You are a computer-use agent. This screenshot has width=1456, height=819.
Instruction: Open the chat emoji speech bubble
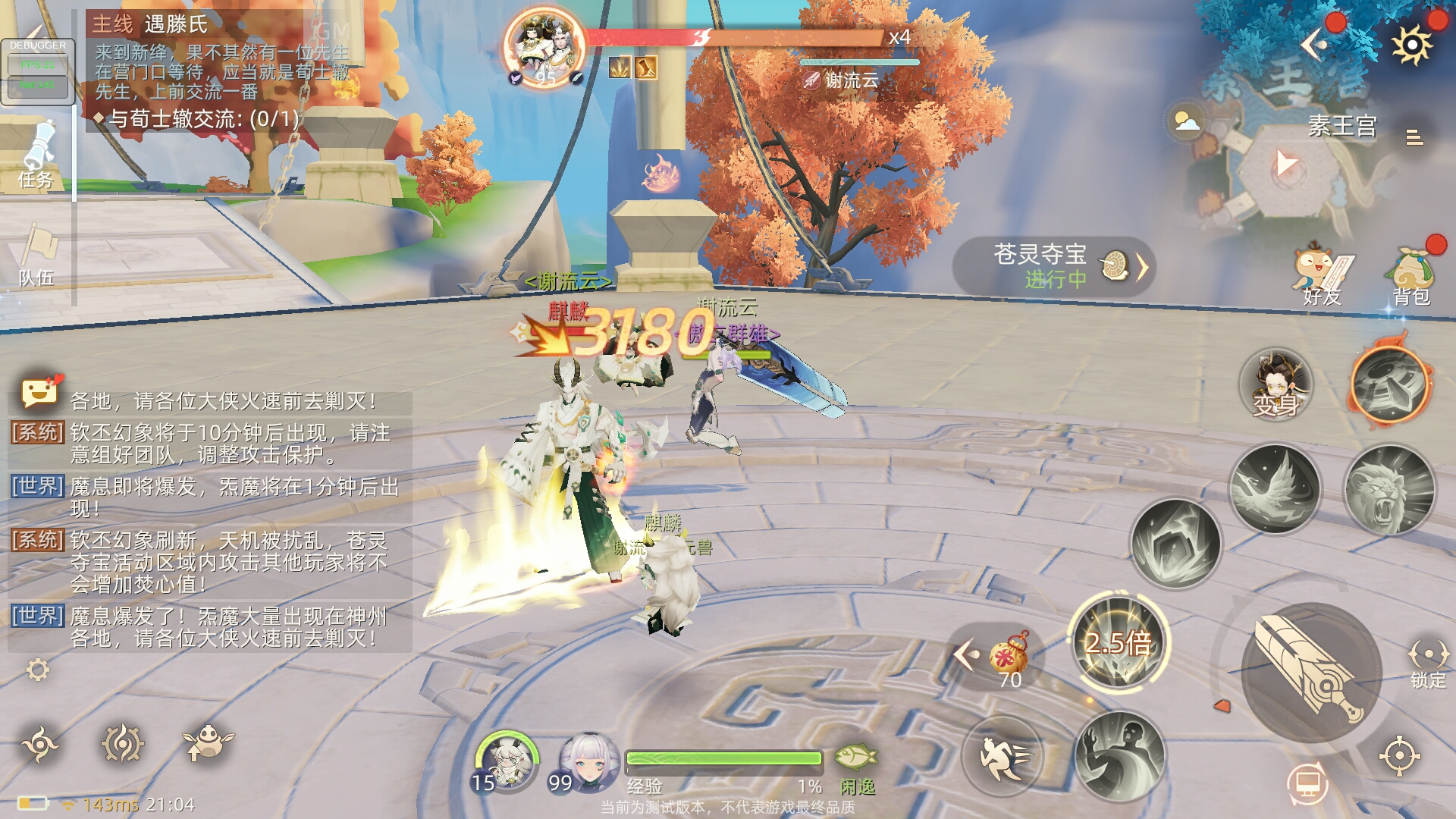coord(39,393)
